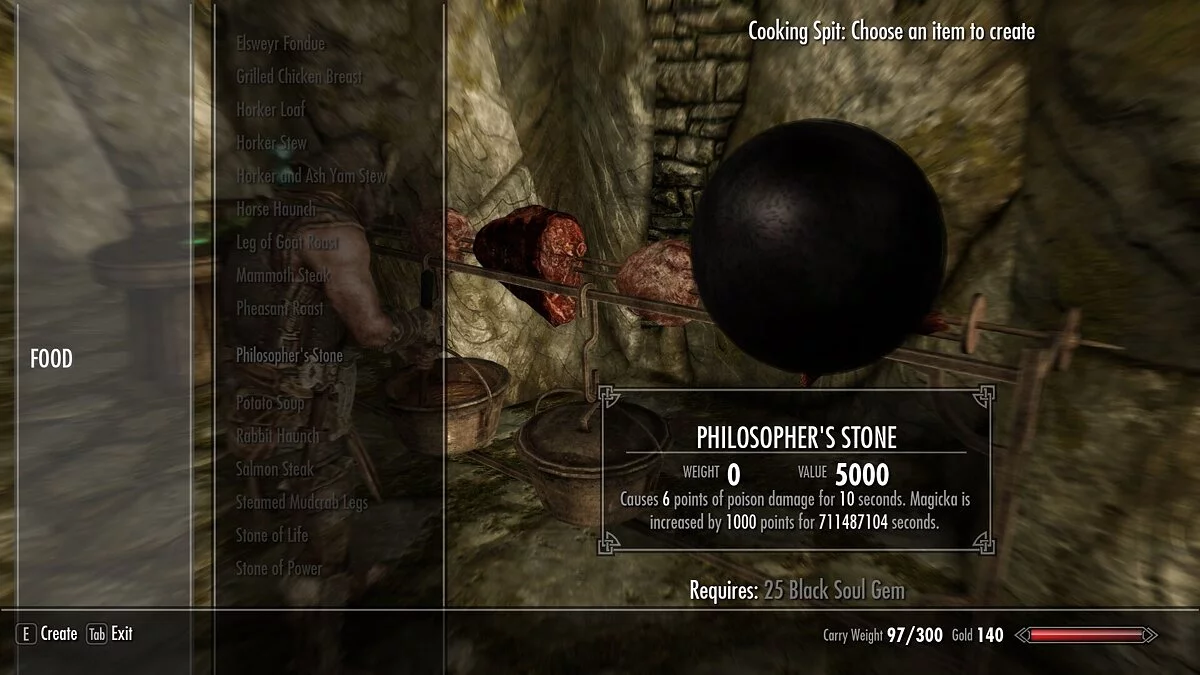Select Pheasant Roast from the list

point(279,308)
